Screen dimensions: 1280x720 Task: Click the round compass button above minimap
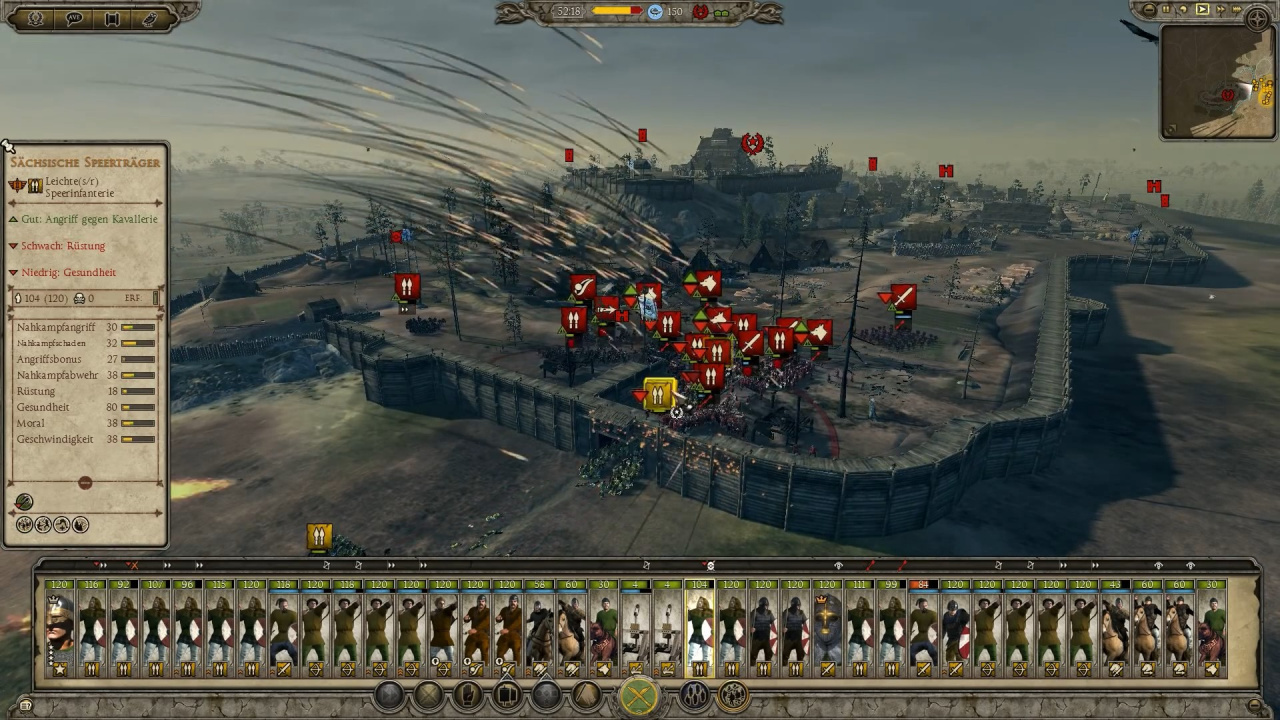click(1258, 17)
